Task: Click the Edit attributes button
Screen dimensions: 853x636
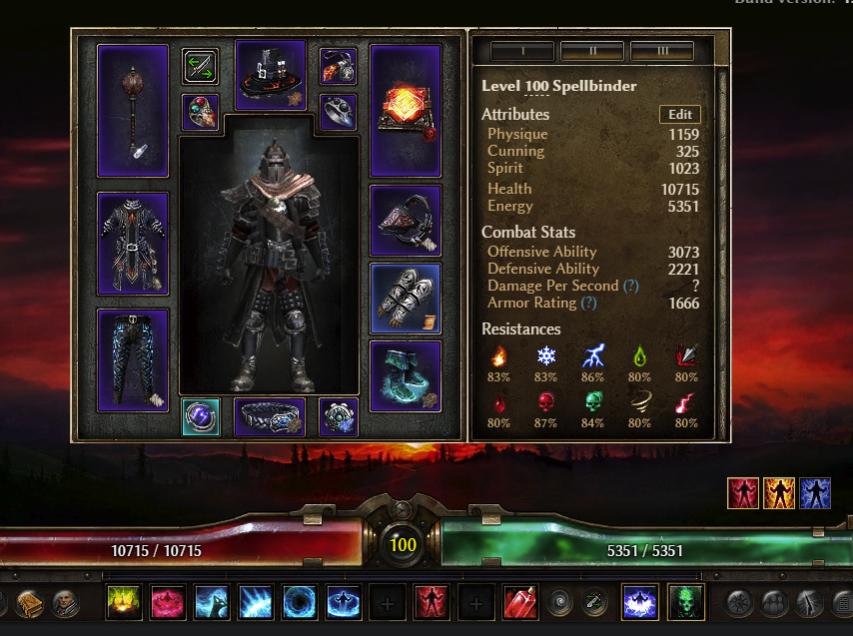Action: pyautogui.click(x=680, y=114)
